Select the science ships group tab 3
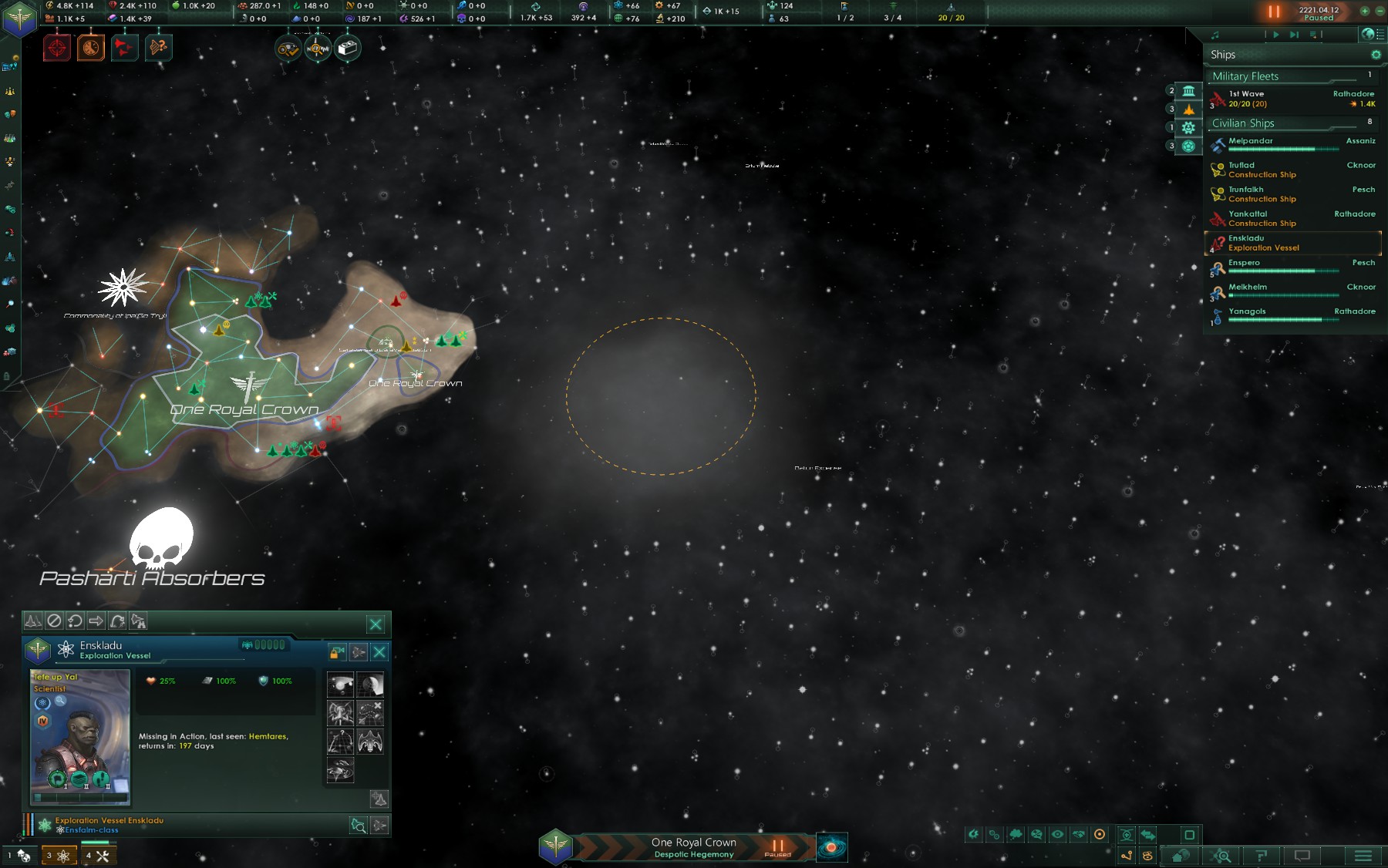The height and width of the screenshot is (868, 1388). pyautogui.click(x=60, y=856)
